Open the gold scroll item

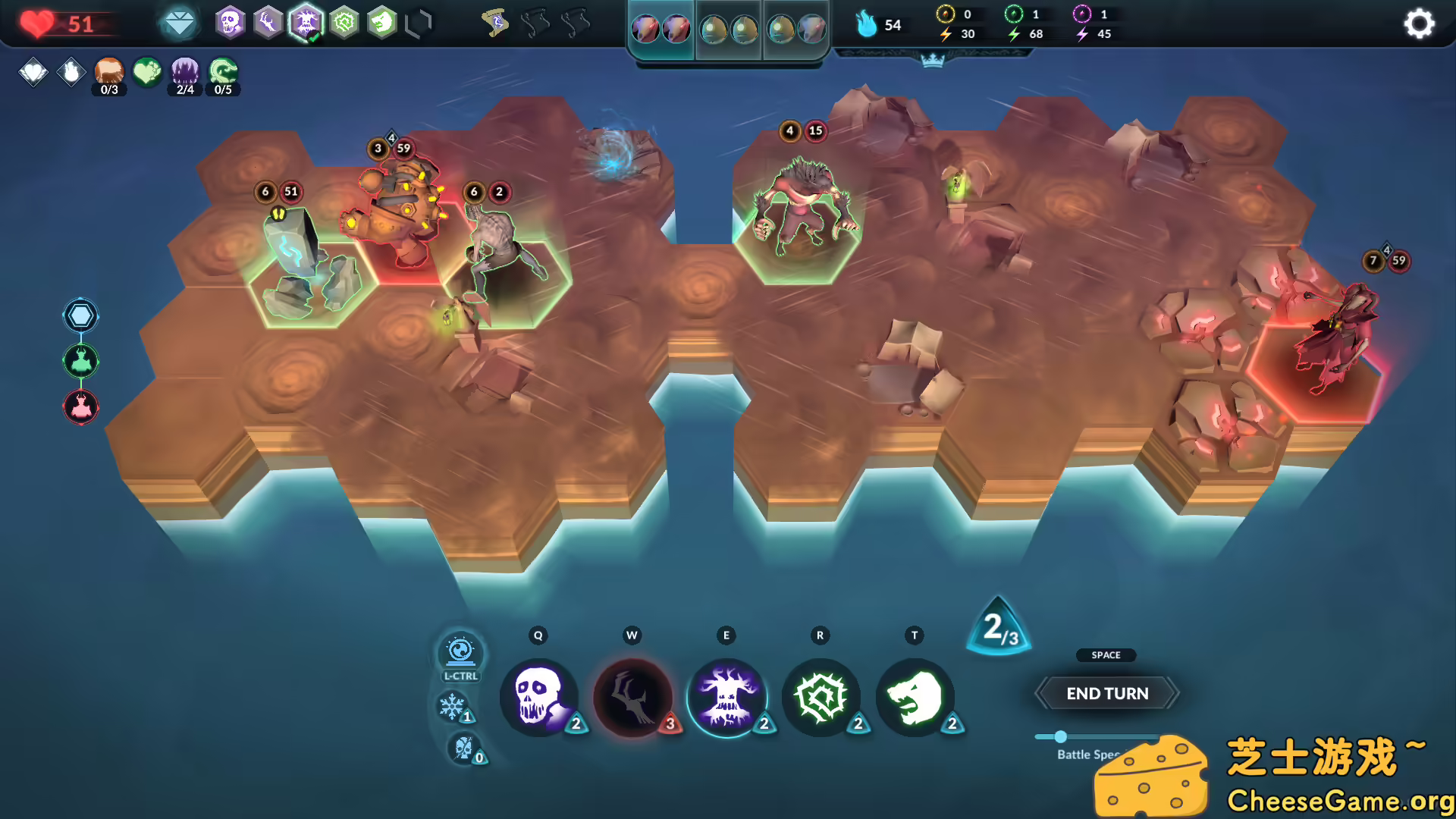(x=496, y=24)
